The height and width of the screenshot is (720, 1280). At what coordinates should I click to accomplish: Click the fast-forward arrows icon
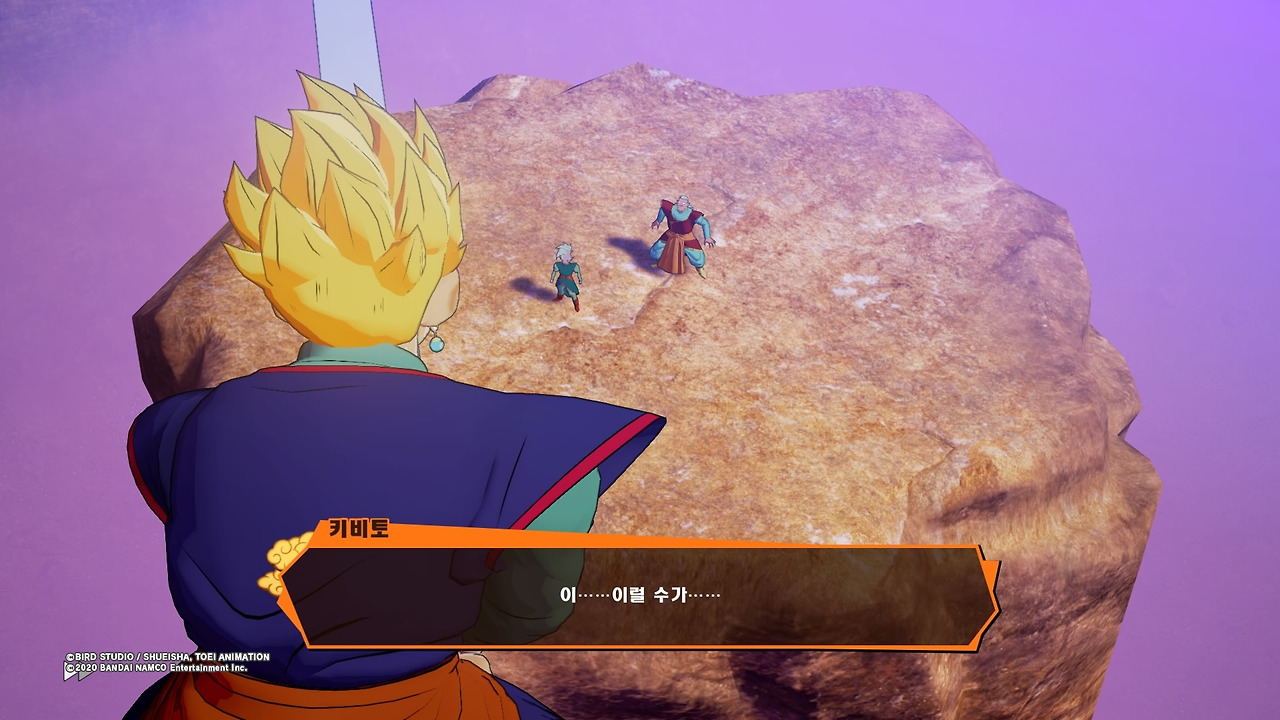[77, 673]
